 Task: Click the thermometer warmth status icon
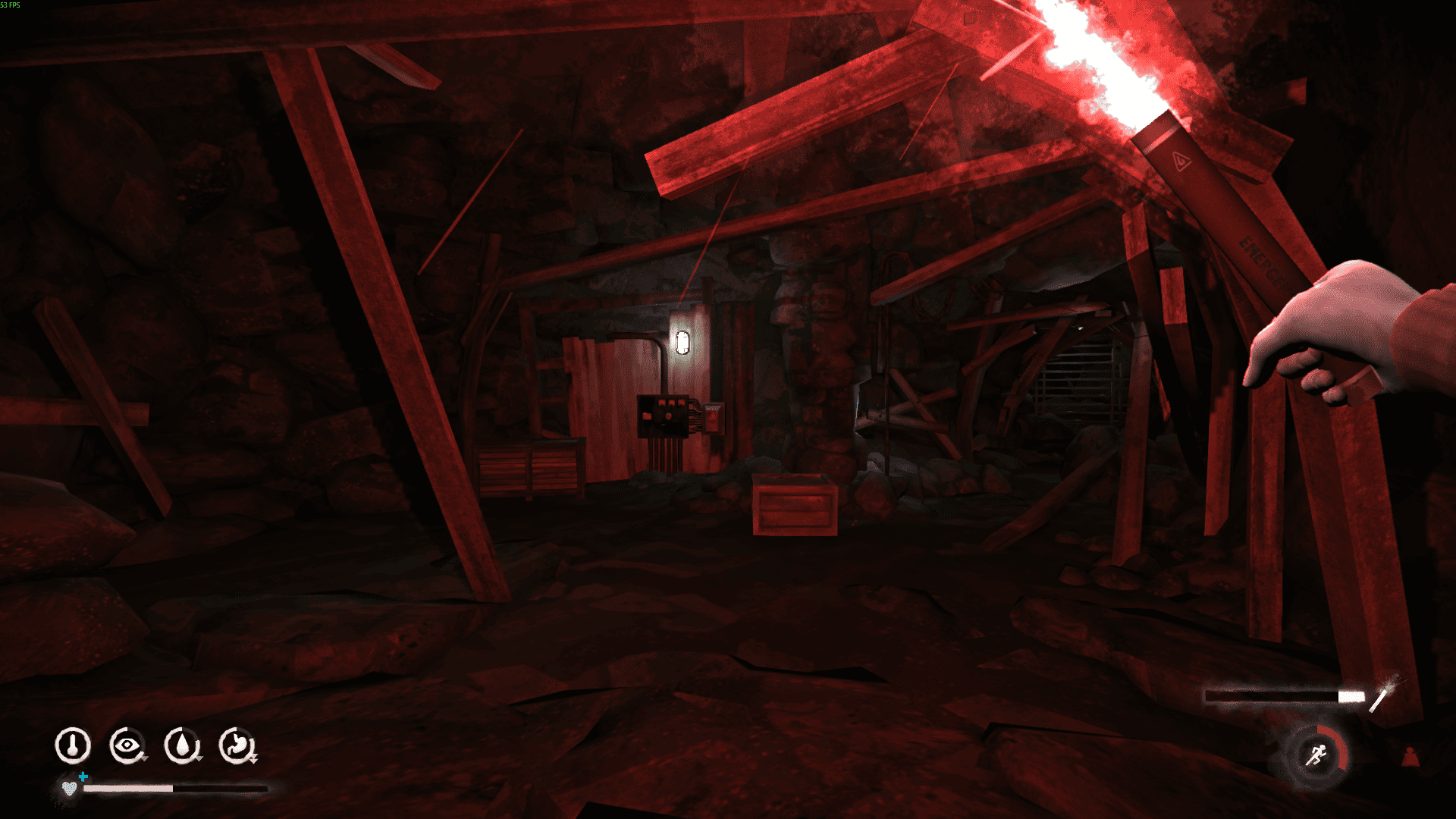coord(73,745)
